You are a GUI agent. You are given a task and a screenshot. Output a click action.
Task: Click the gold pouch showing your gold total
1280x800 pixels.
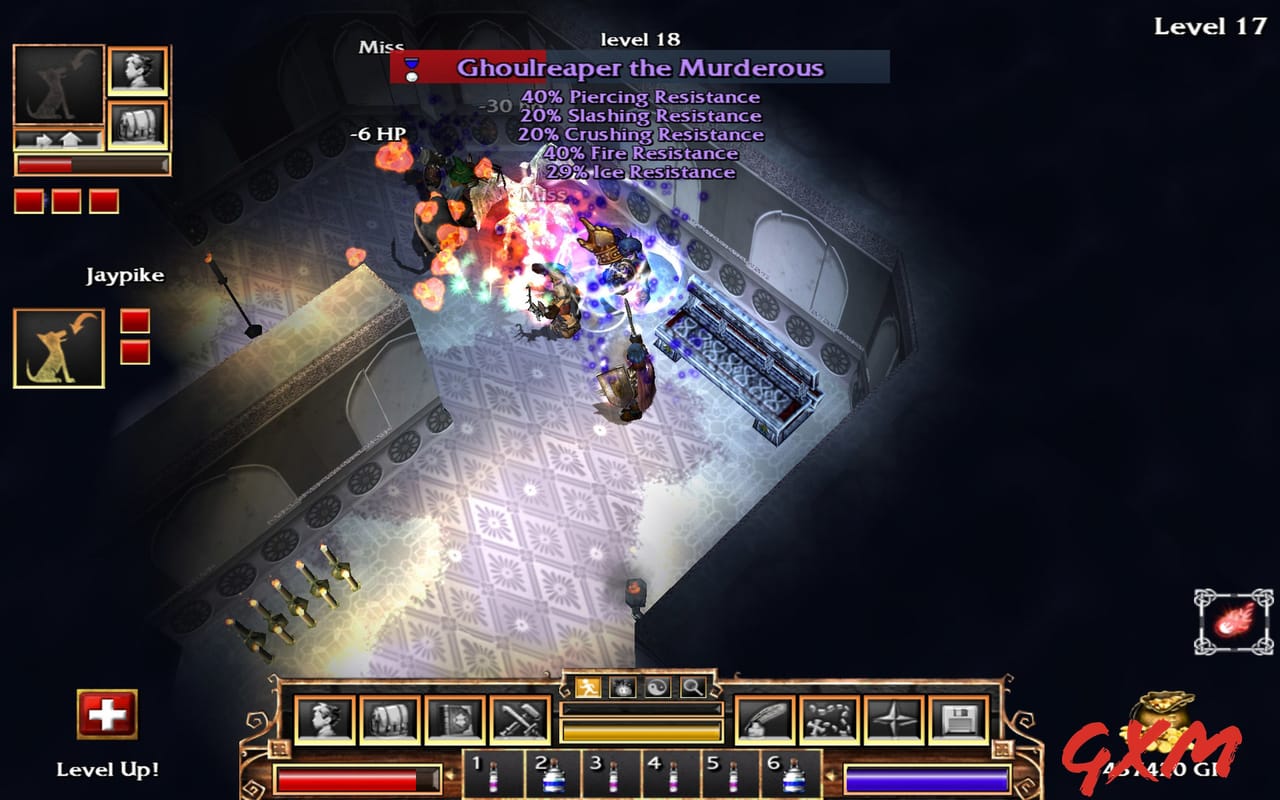1163,725
